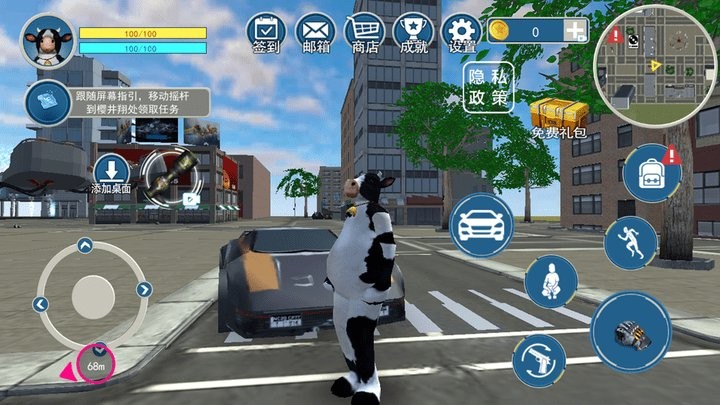720x405 pixels.
Task: Activate the sprint running button
Action: 630,243
